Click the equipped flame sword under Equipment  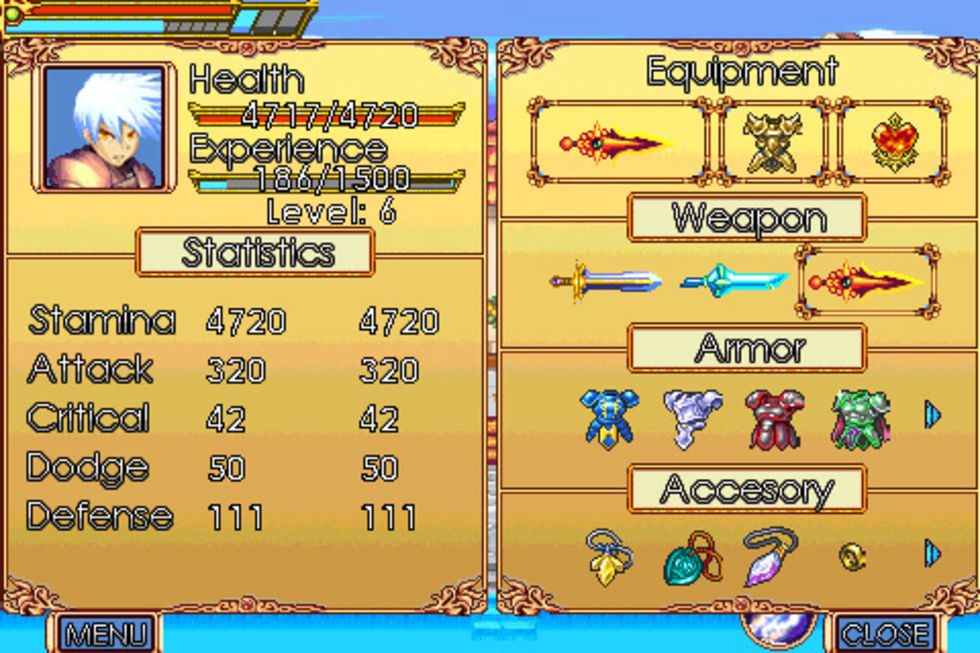click(617, 141)
